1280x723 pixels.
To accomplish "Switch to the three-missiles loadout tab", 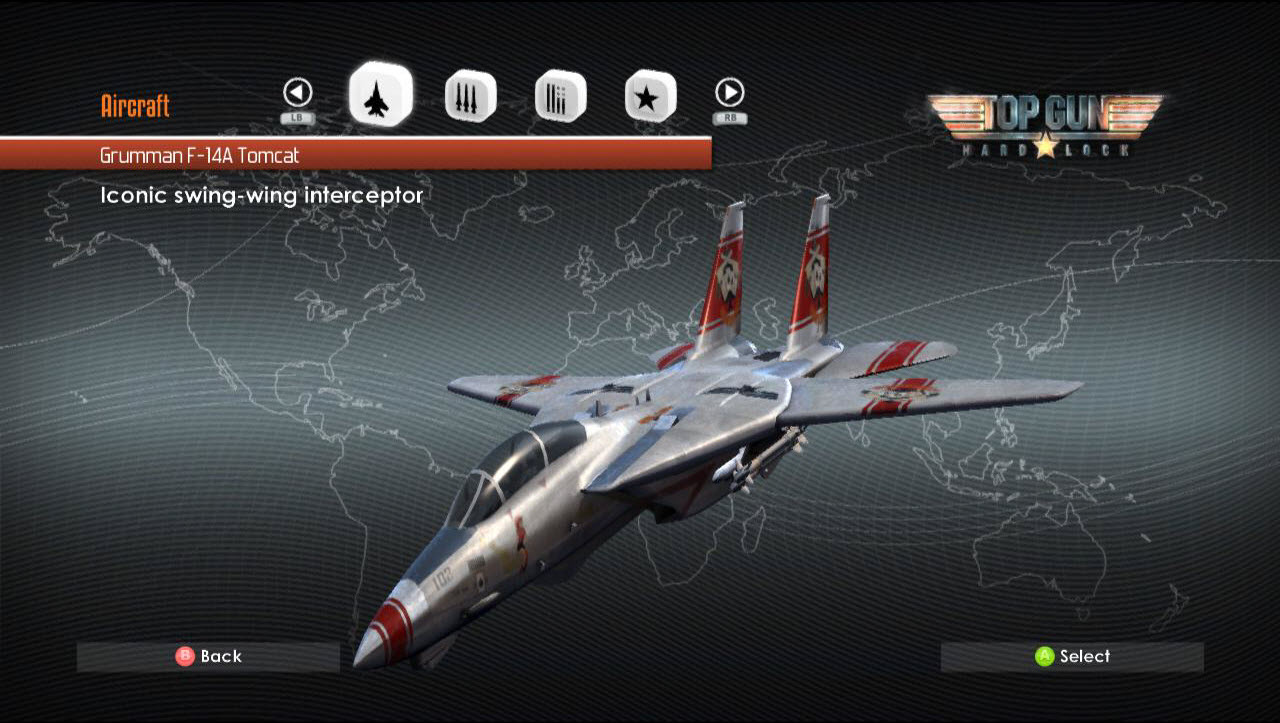I will pyautogui.click(x=469, y=97).
